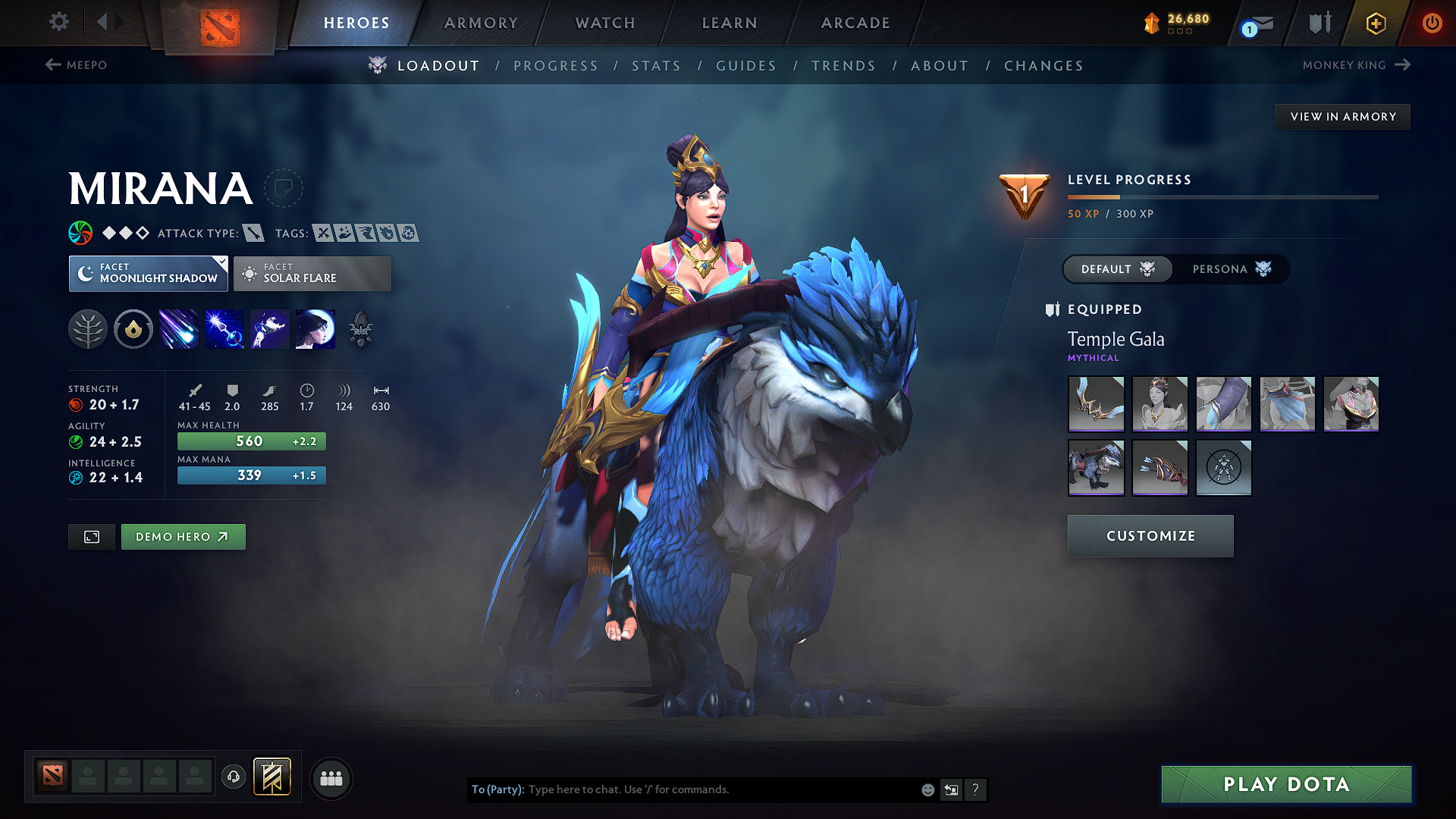Click the Level Progress XP bar
The width and height of the screenshot is (1456, 819).
1222,196
